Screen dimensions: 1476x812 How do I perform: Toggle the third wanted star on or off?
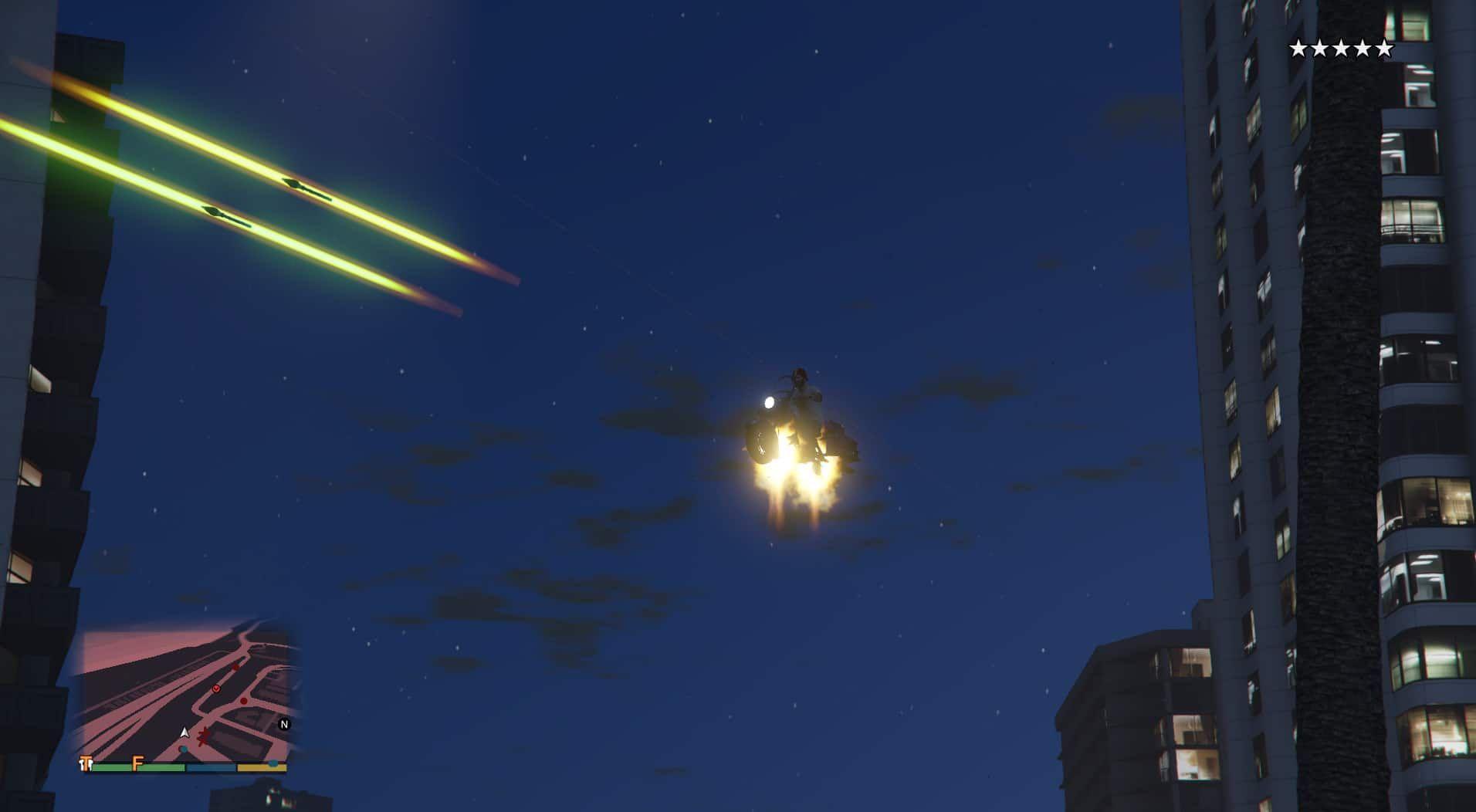point(1342,47)
